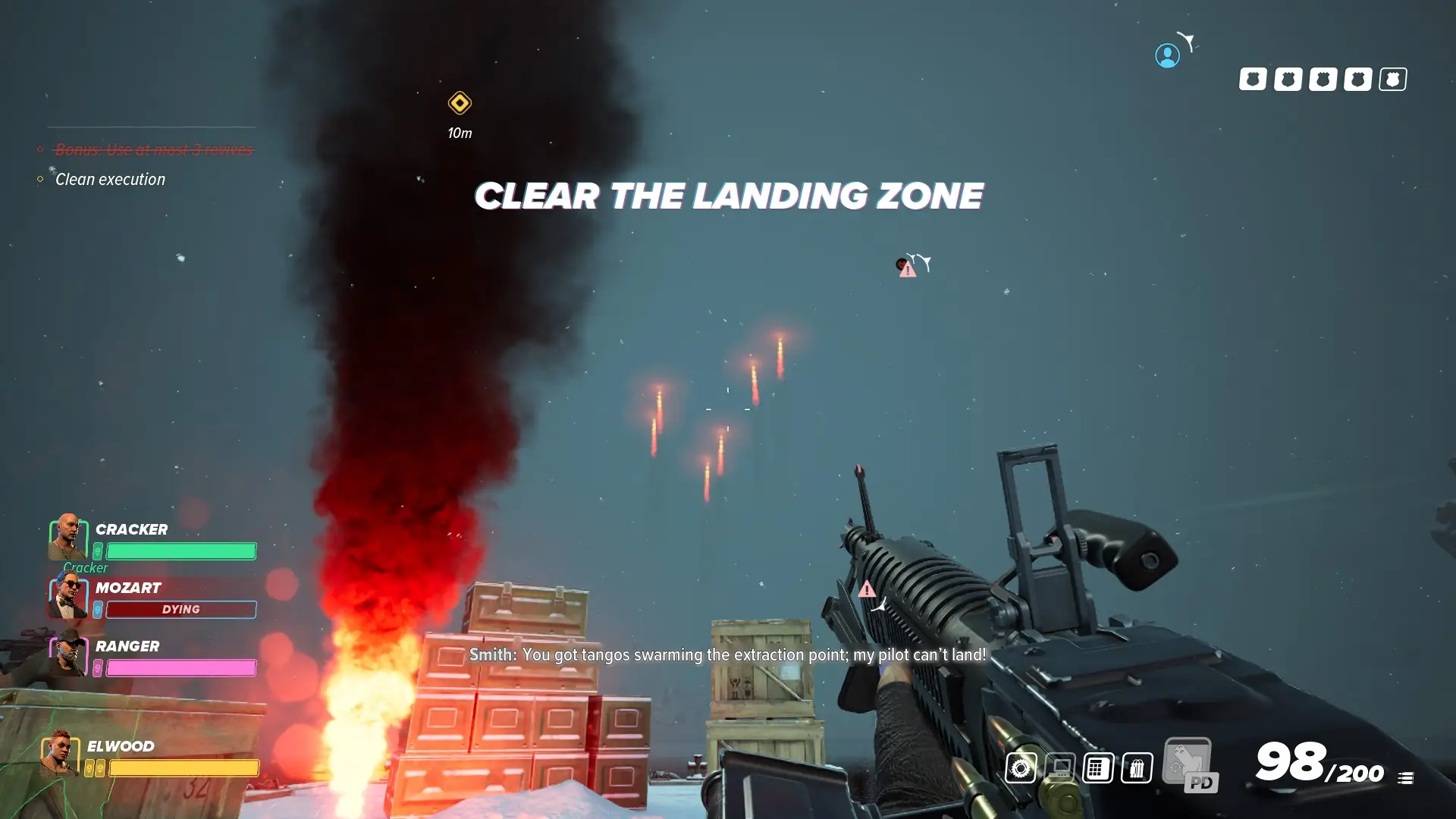
Task: Select the Clean execution objective entry
Action: tap(110, 180)
